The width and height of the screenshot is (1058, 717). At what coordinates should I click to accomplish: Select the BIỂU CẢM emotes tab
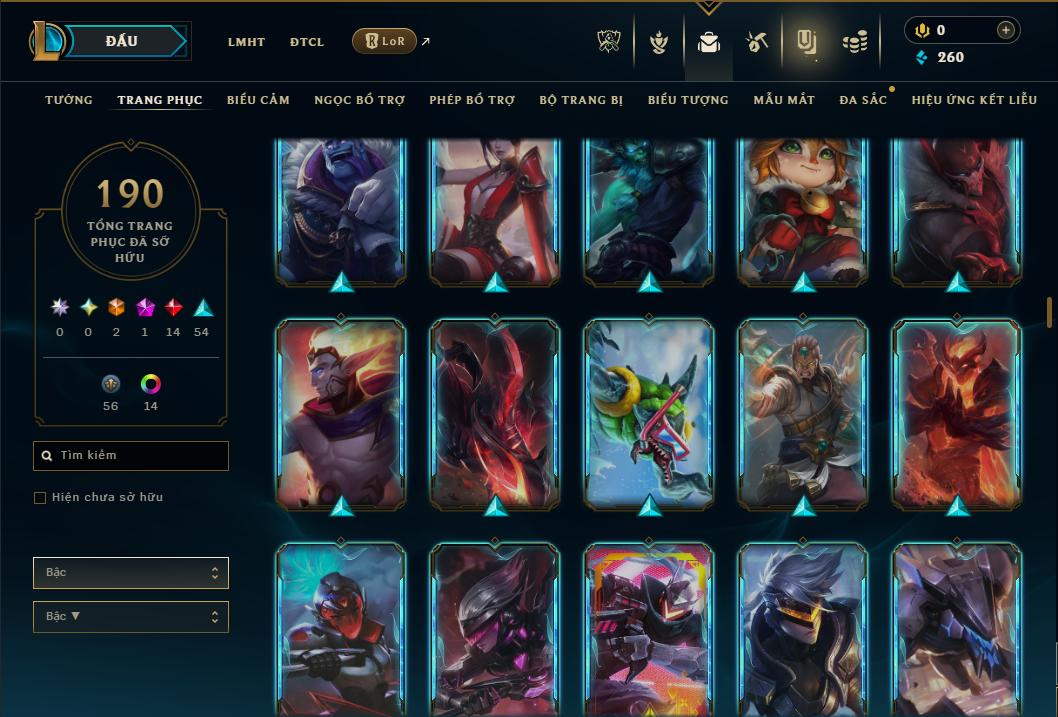258,100
